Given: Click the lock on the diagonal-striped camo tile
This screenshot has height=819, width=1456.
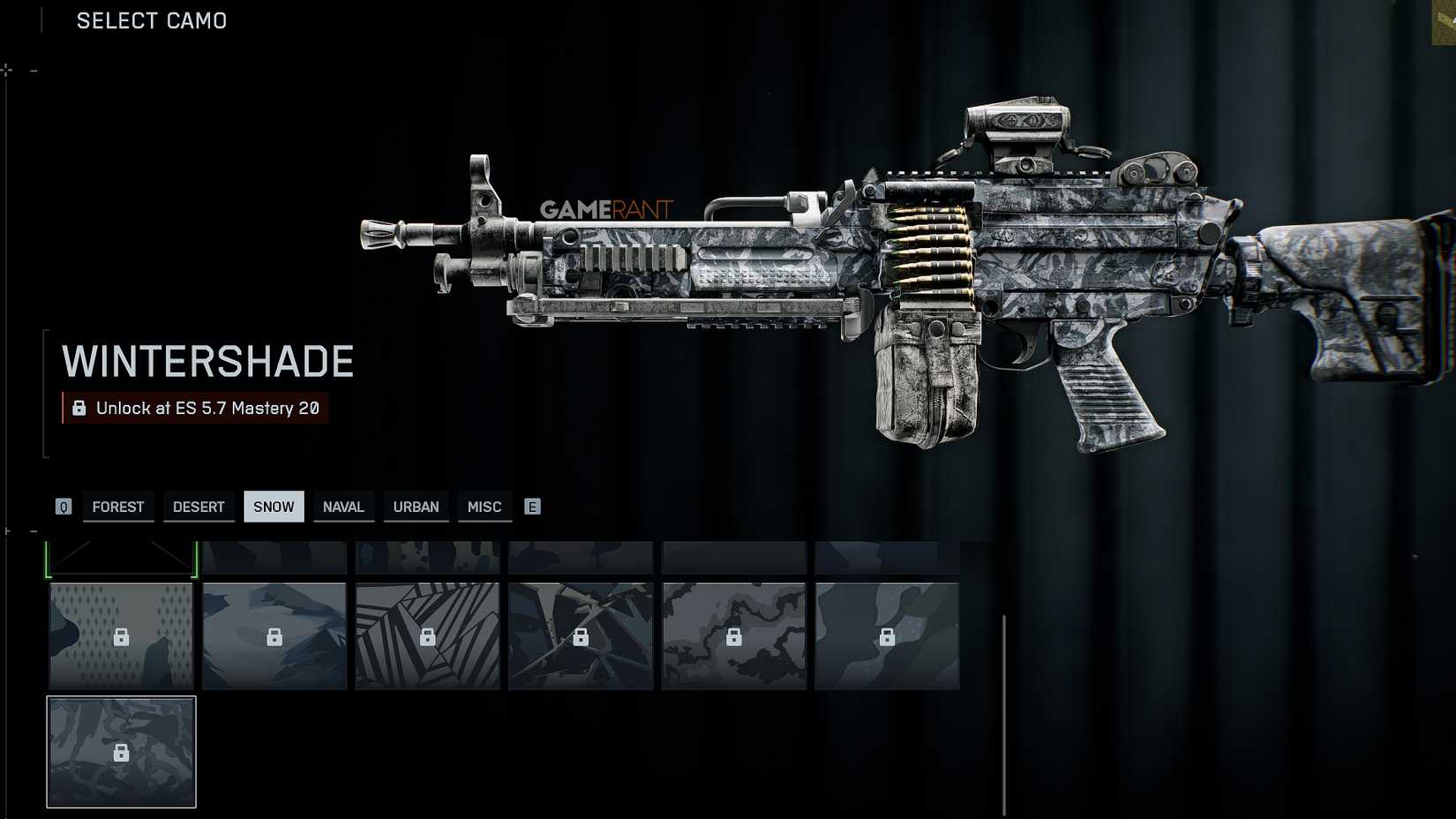Looking at the screenshot, I should [427, 635].
